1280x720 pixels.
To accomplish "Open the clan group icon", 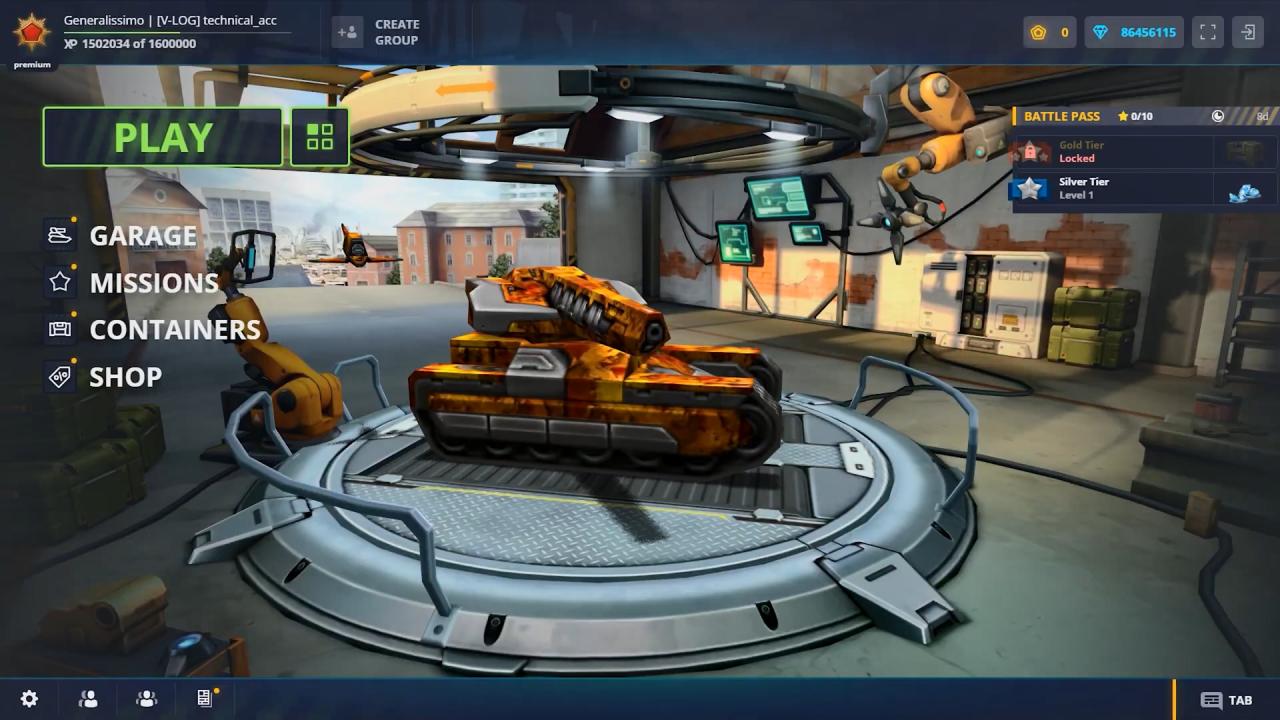I will (x=147, y=699).
